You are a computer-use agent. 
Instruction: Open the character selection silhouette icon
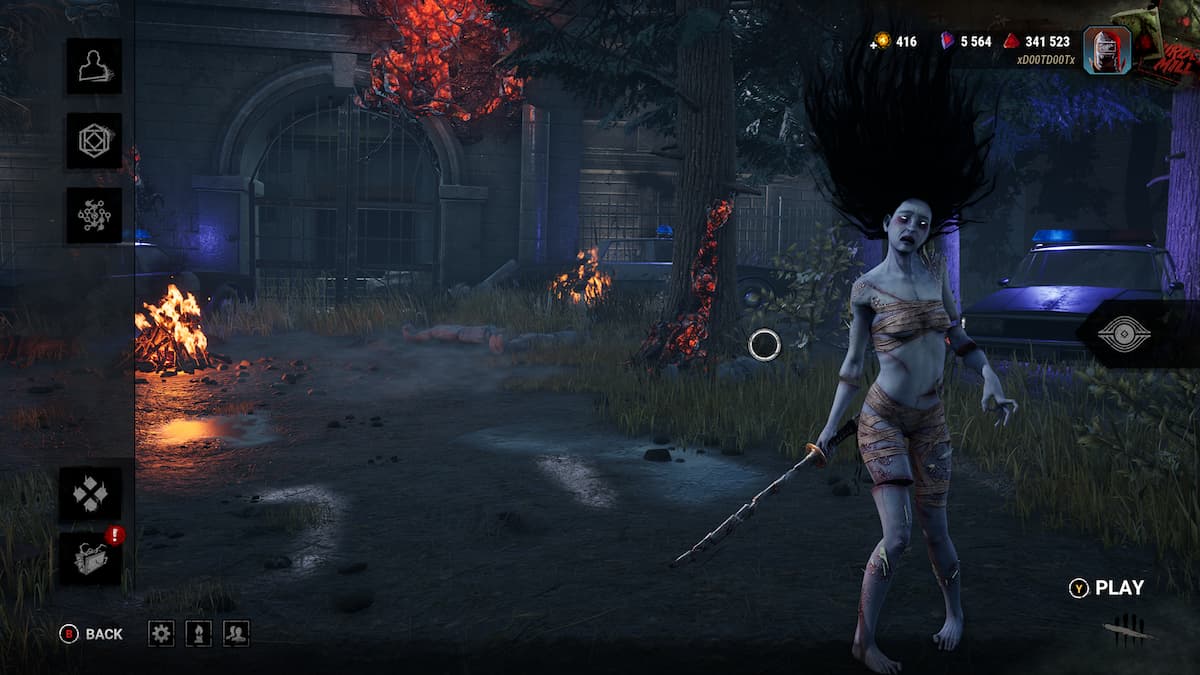point(94,66)
